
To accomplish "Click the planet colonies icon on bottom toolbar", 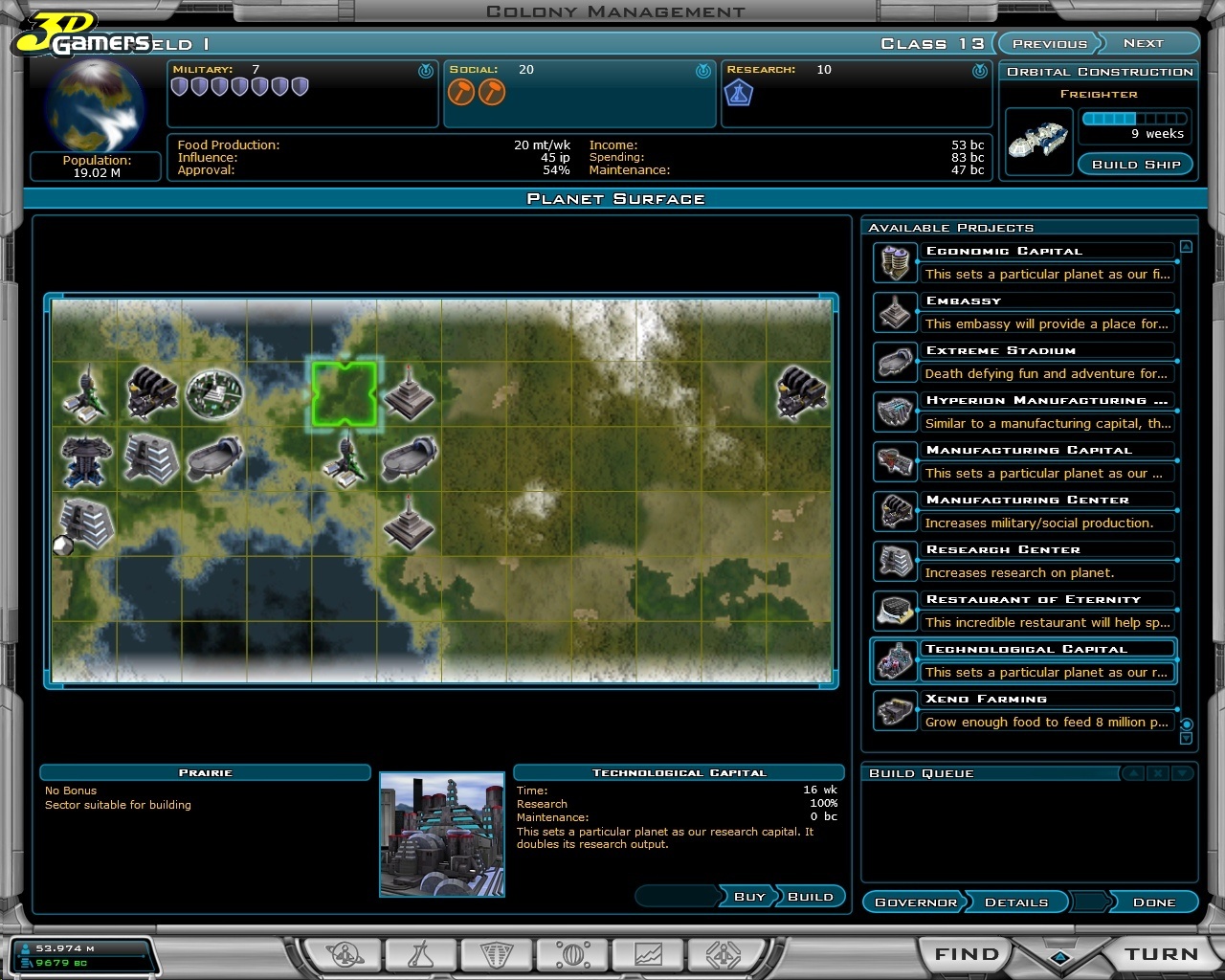I will (345, 953).
